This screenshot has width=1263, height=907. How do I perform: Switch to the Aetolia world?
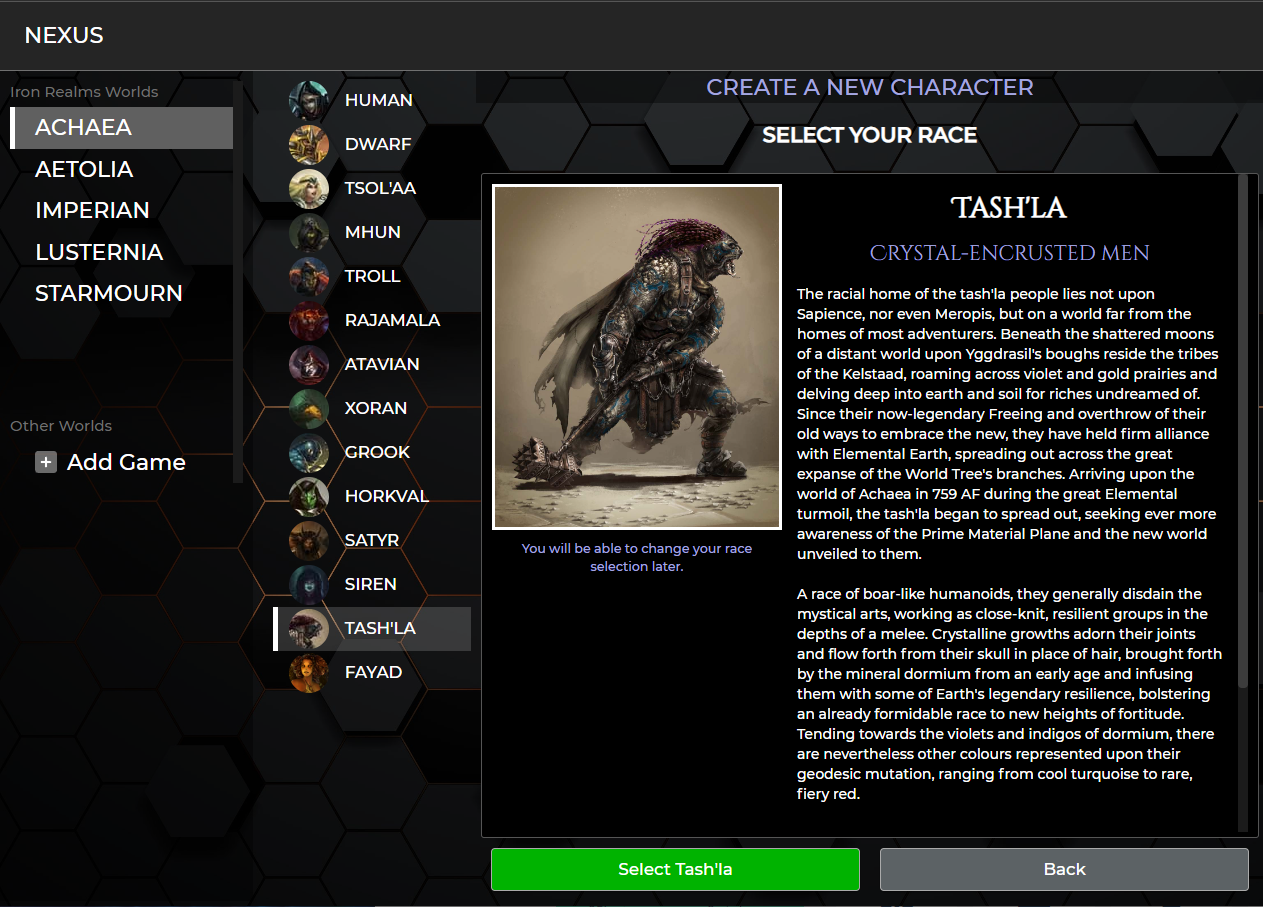click(x=84, y=169)
